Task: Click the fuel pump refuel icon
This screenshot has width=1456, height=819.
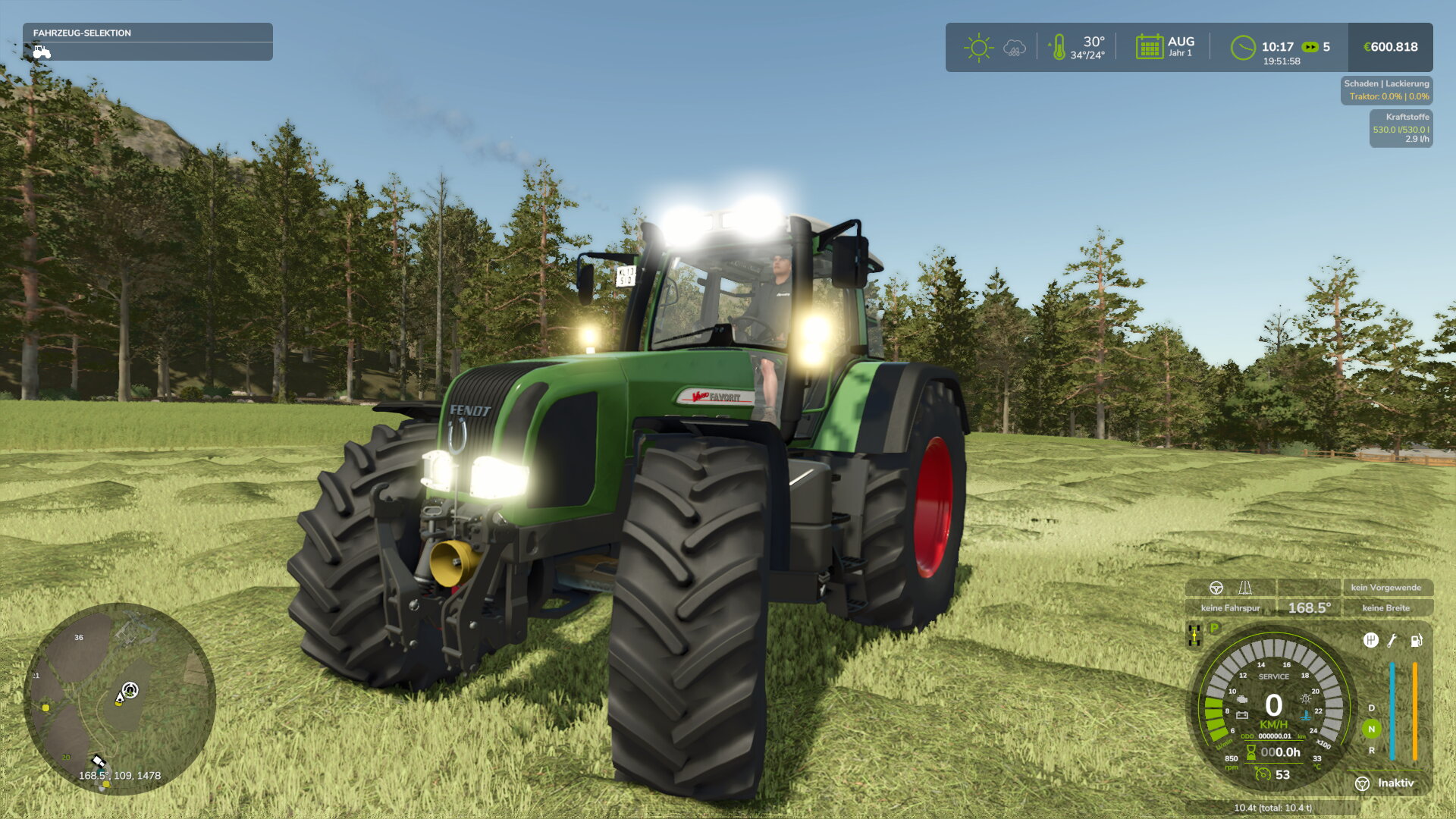Action: [1417, 642]
